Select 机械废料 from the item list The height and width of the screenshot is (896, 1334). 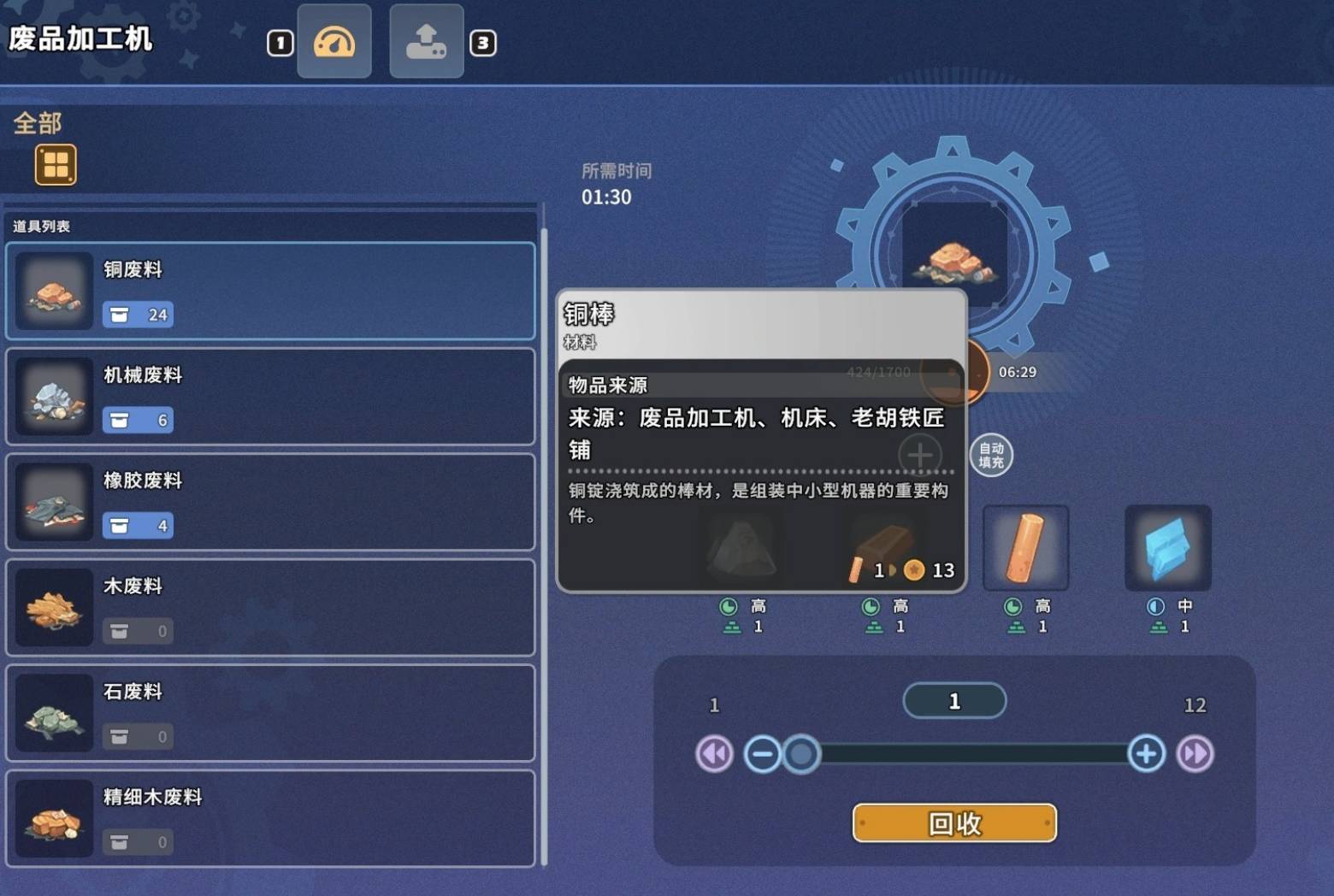(x=271, y=396)
